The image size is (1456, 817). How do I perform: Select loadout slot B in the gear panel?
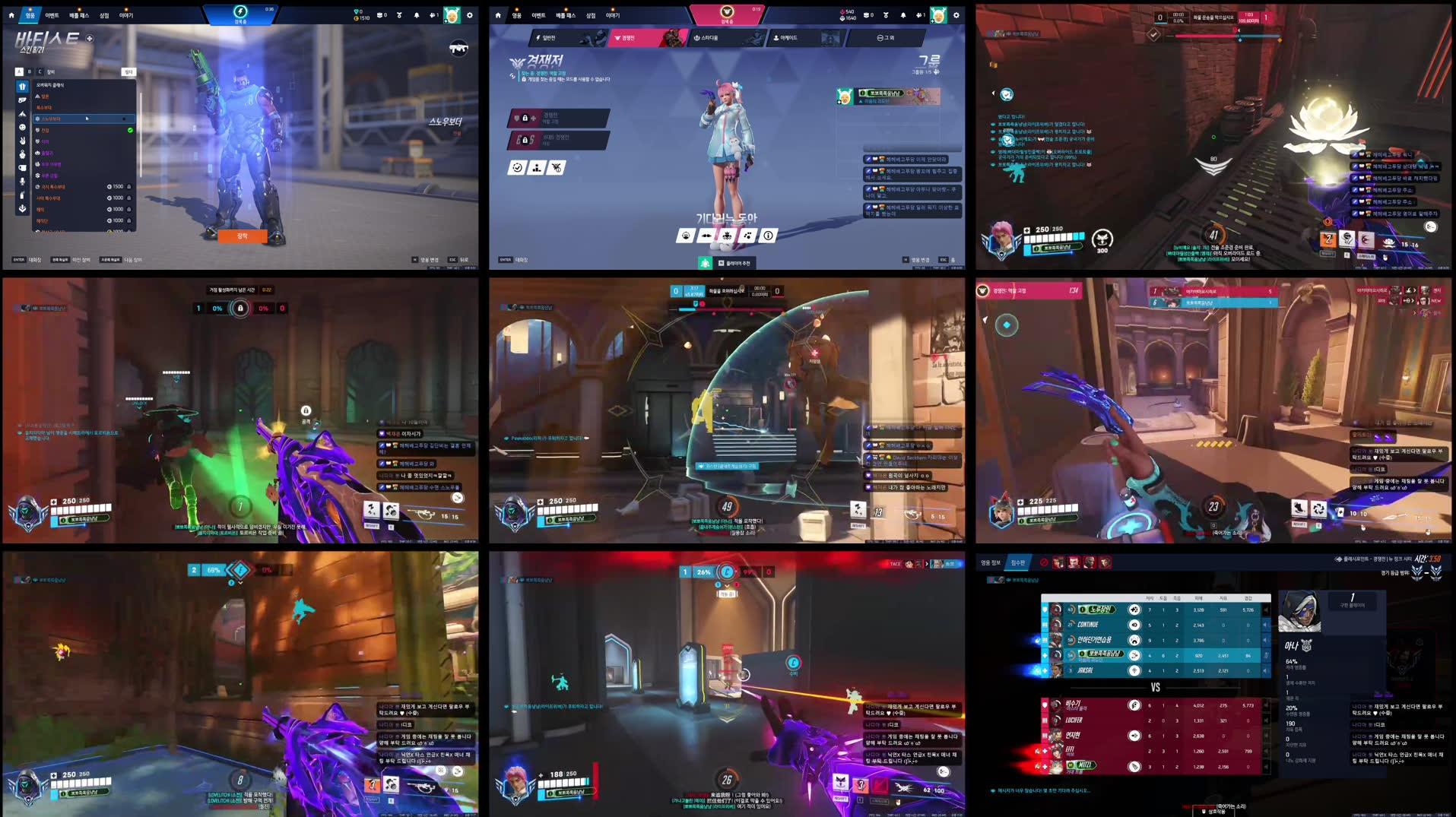pyautogui.click(x=29, y=71)
